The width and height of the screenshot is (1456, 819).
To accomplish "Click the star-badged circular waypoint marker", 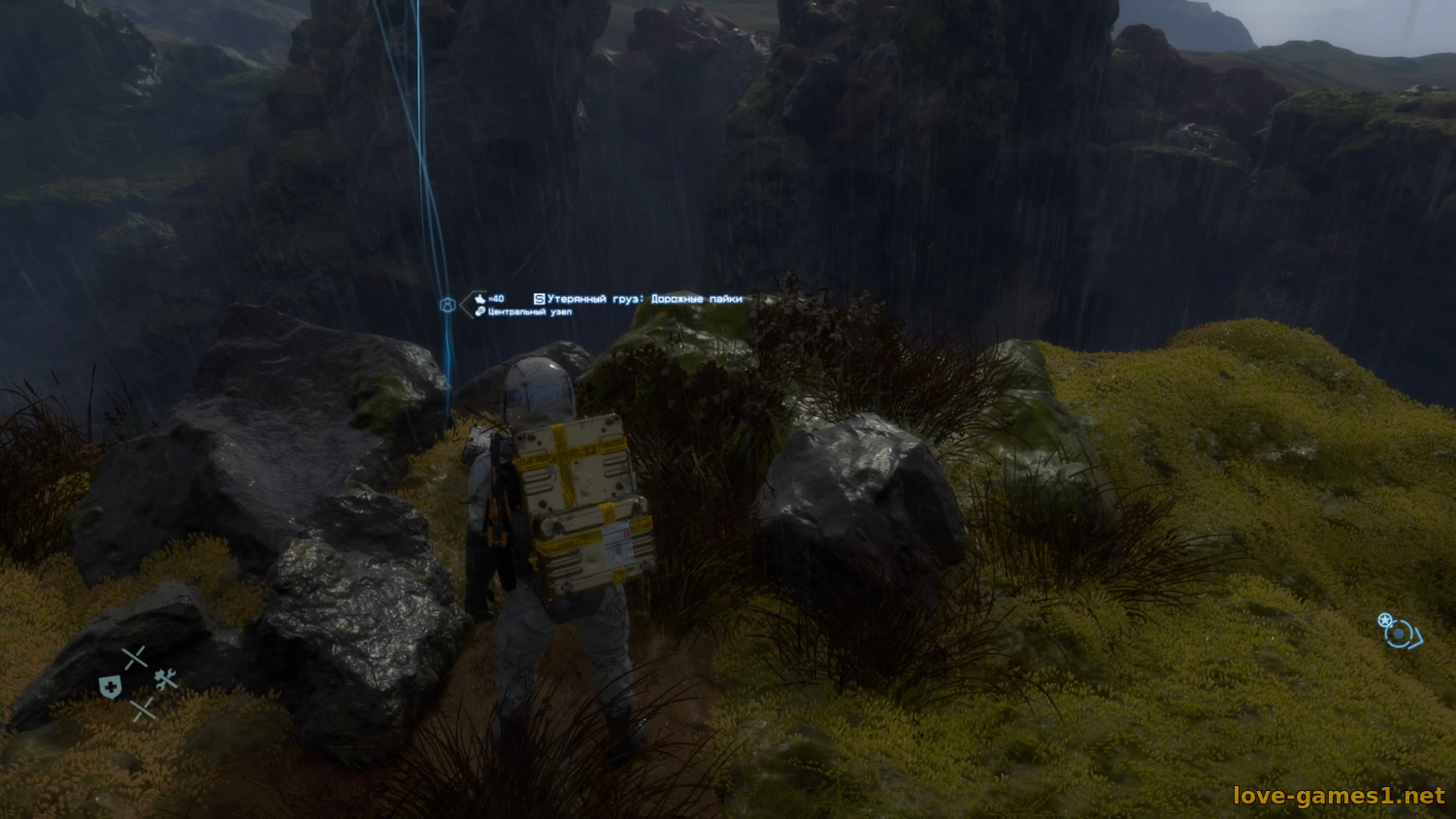I will (x=1398, y=633).
